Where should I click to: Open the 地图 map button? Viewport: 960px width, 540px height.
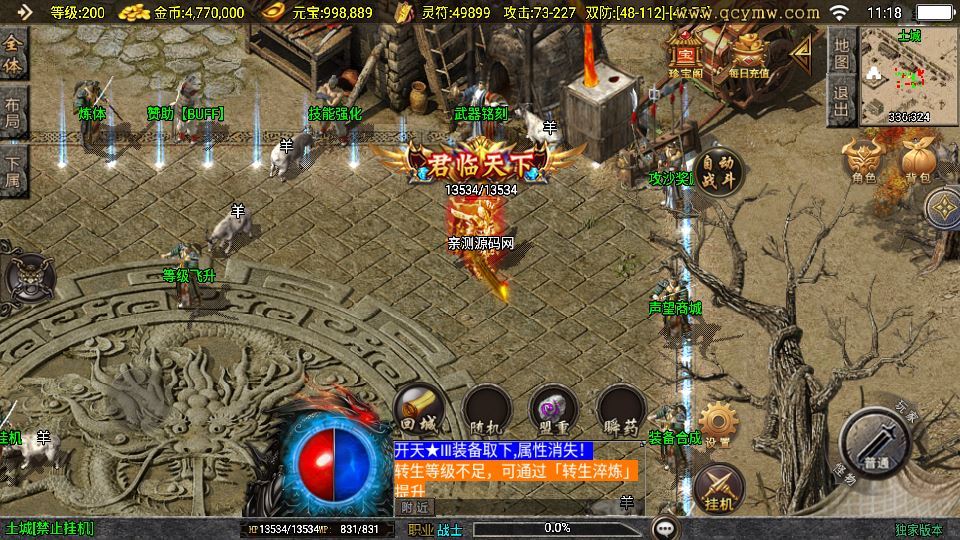click(842, 52)
